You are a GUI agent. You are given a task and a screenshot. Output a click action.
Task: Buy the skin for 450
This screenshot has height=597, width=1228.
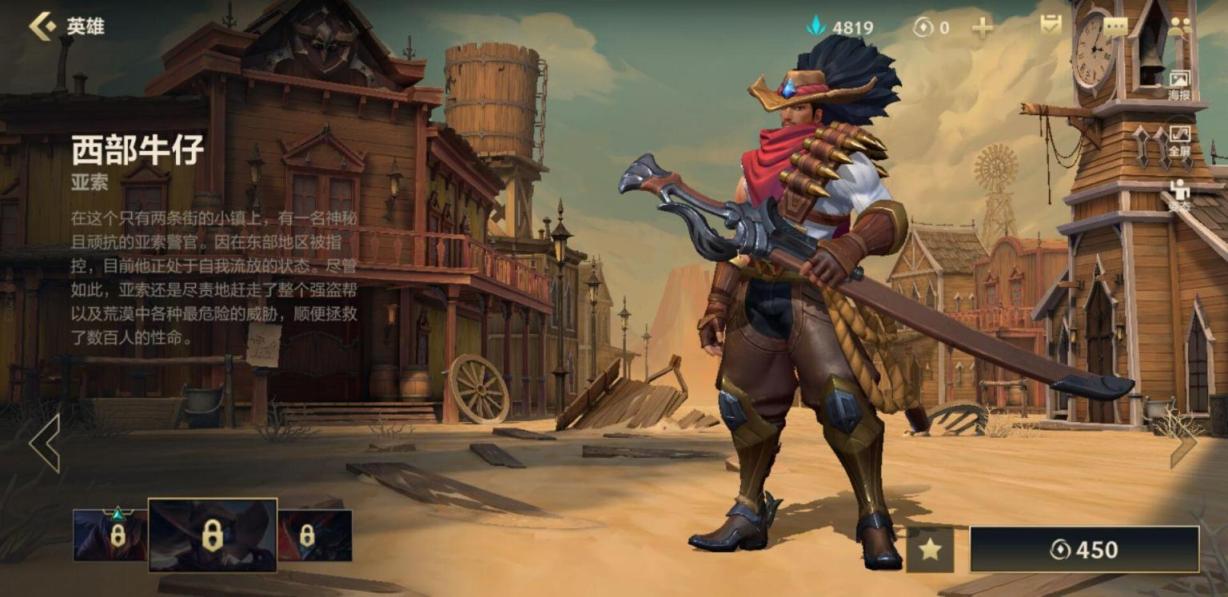[x=1084, y=550]
